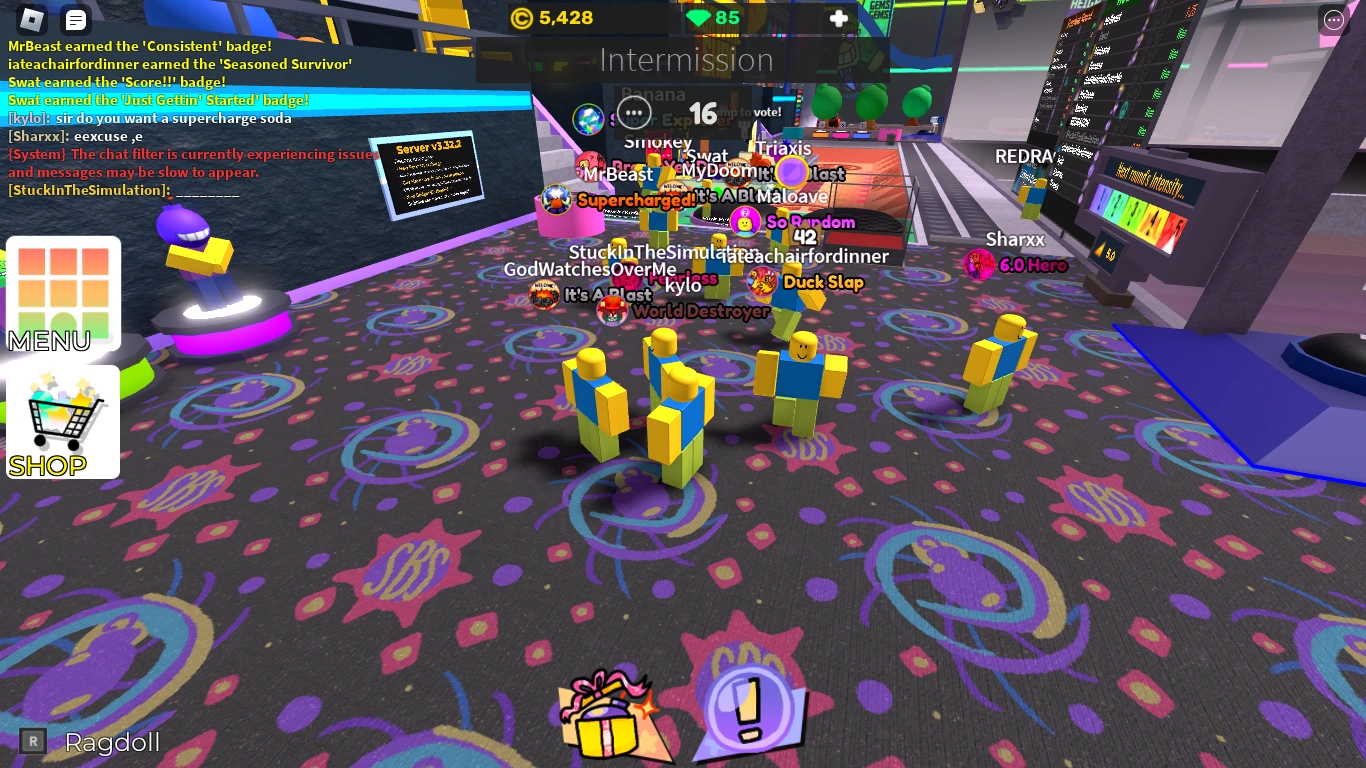Click the 6.0 Hero rating badge
The height and width of the screenshot is (768, 1366).
pos(1034,265)
